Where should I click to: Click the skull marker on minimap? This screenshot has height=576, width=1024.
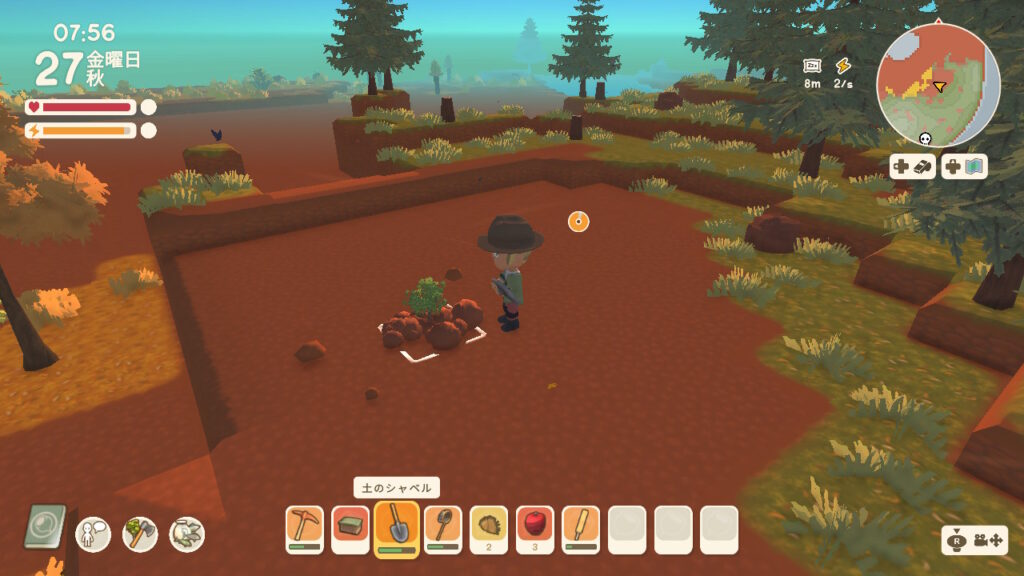pos(924,142)
